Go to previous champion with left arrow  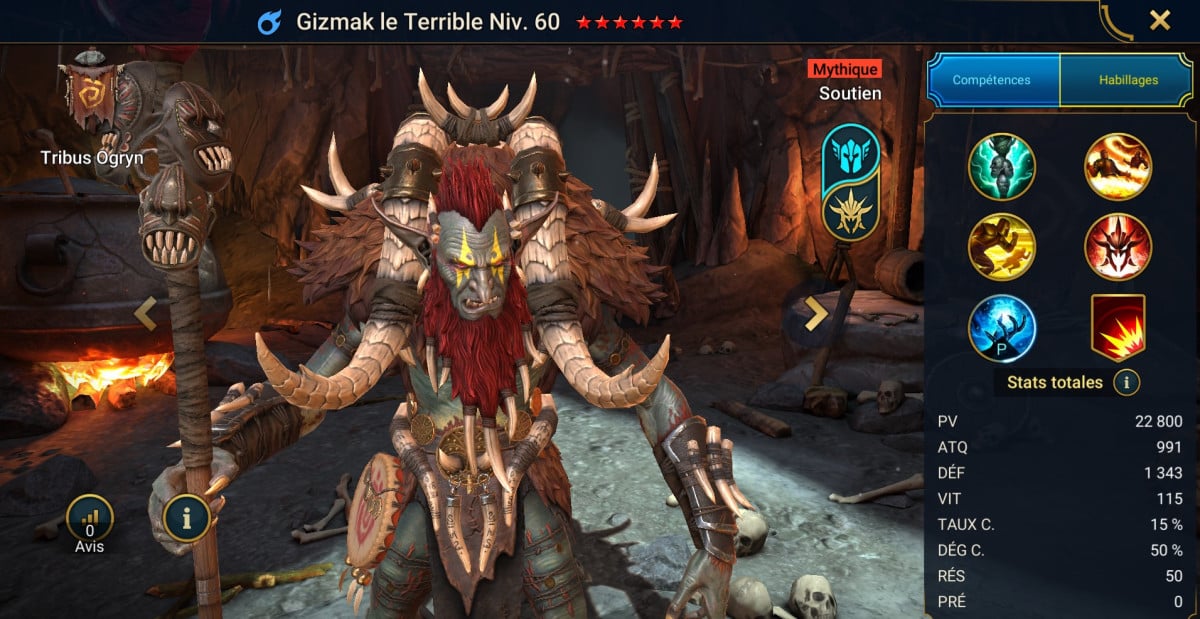pyautogui.click(x=146, y=314)
